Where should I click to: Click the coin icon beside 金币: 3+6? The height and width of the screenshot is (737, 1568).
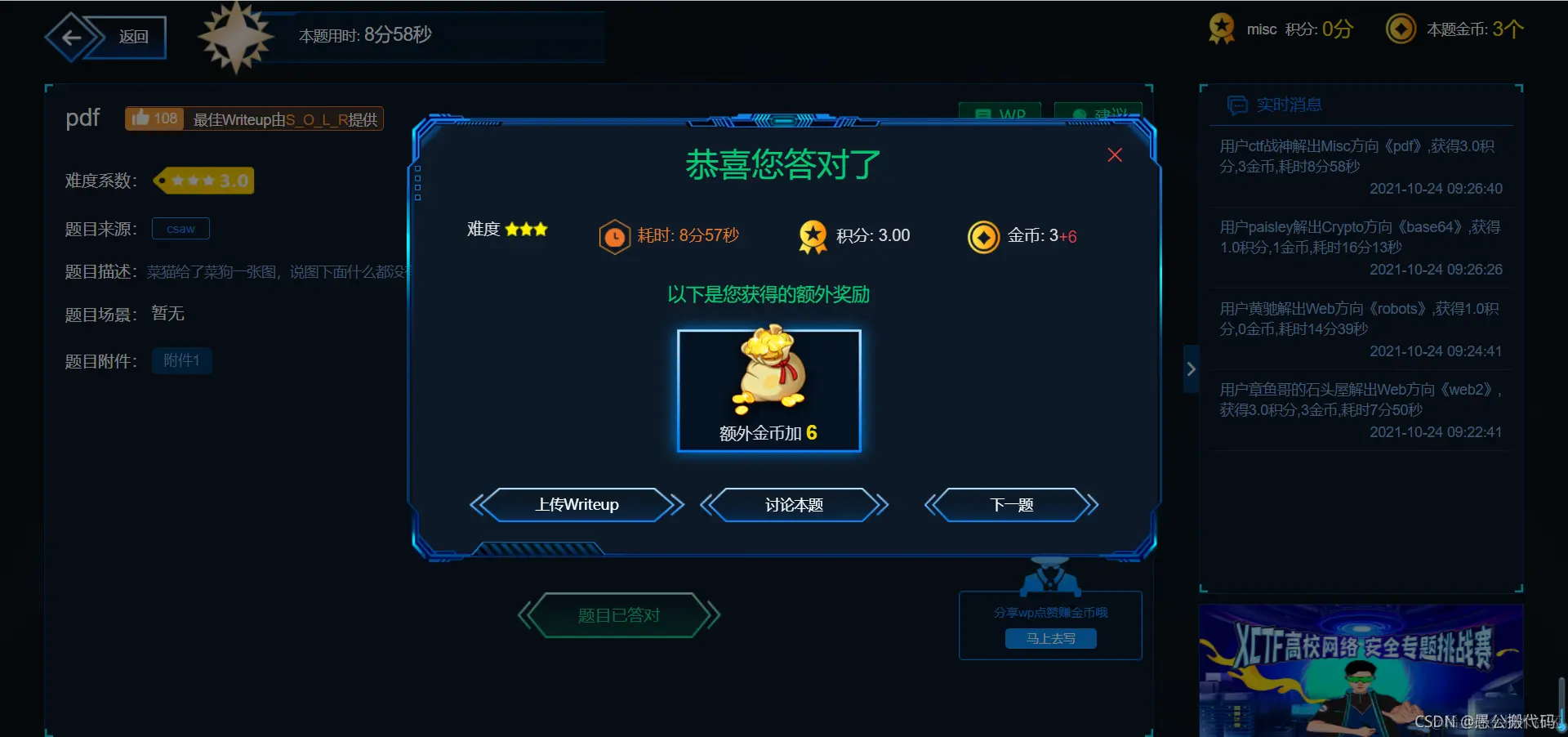tap(983, 237)
